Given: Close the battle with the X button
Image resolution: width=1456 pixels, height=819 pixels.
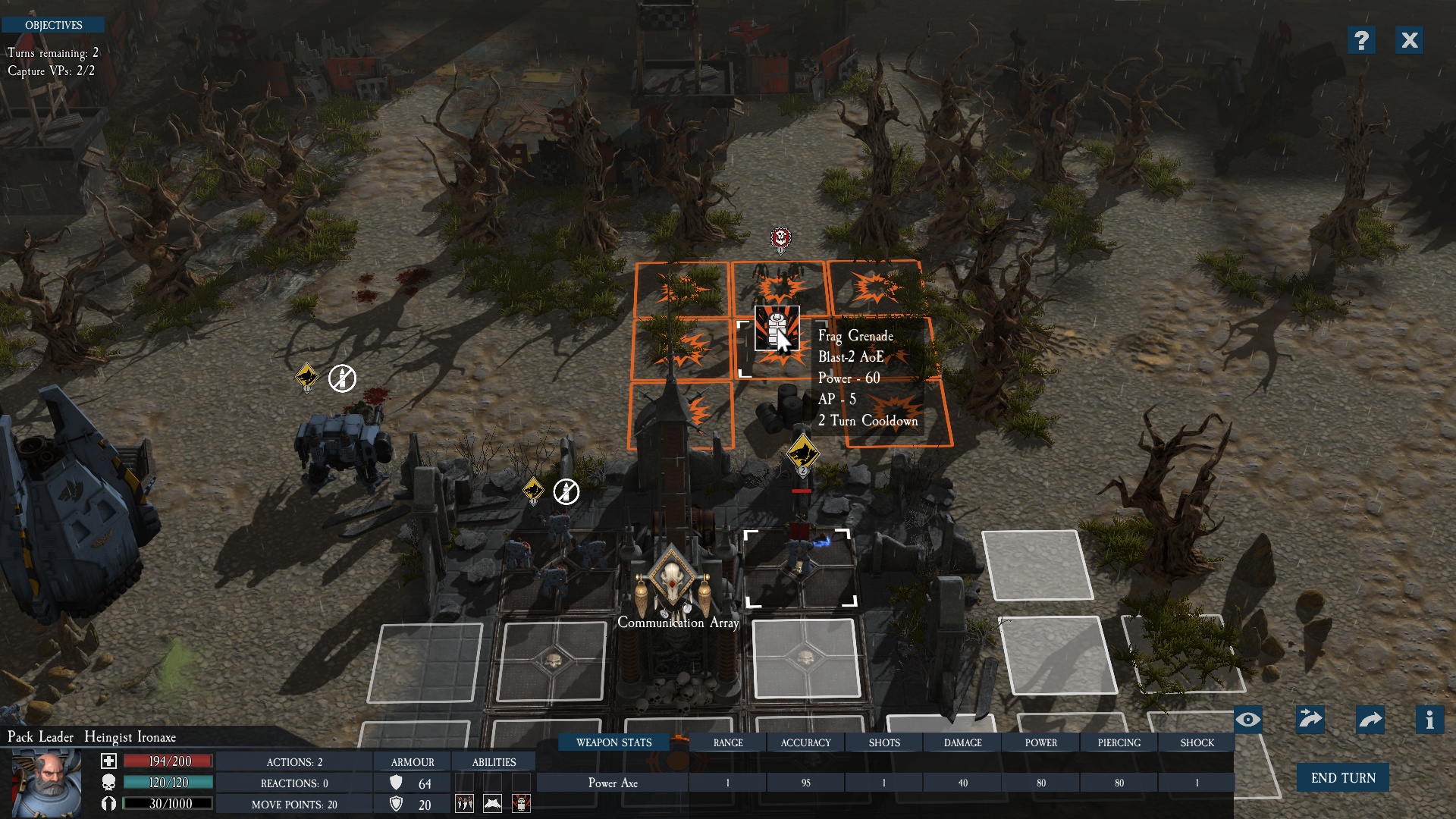Looking at the screenshot, I should click(x=1409, y=40).
